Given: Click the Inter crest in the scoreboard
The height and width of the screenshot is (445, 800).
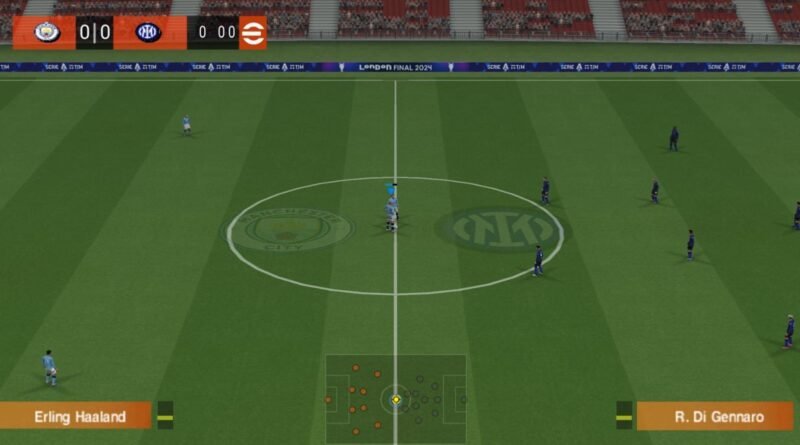Looking at the screenshot, I should 148,32.
